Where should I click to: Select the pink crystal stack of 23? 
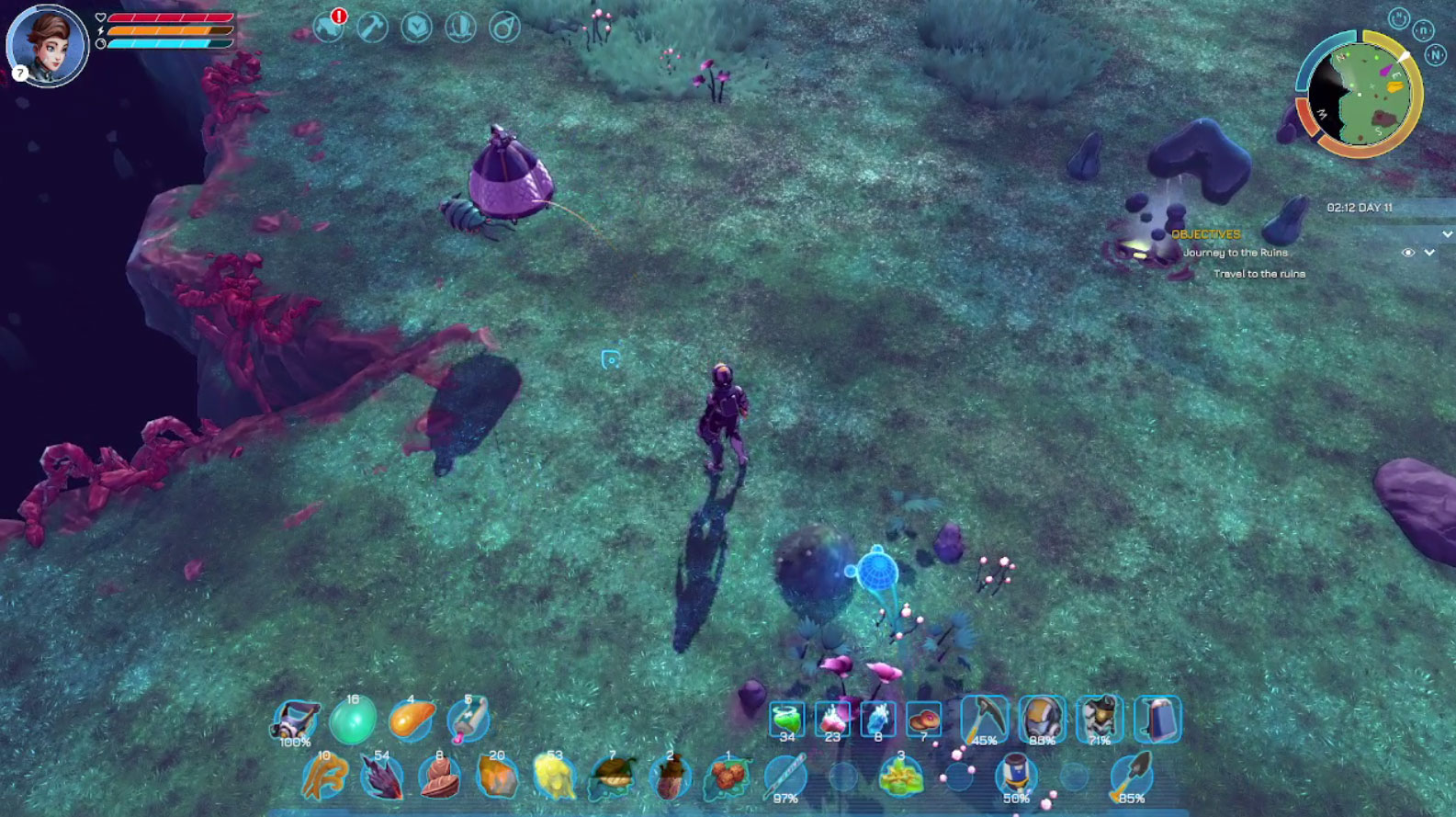tap(833, 719)
